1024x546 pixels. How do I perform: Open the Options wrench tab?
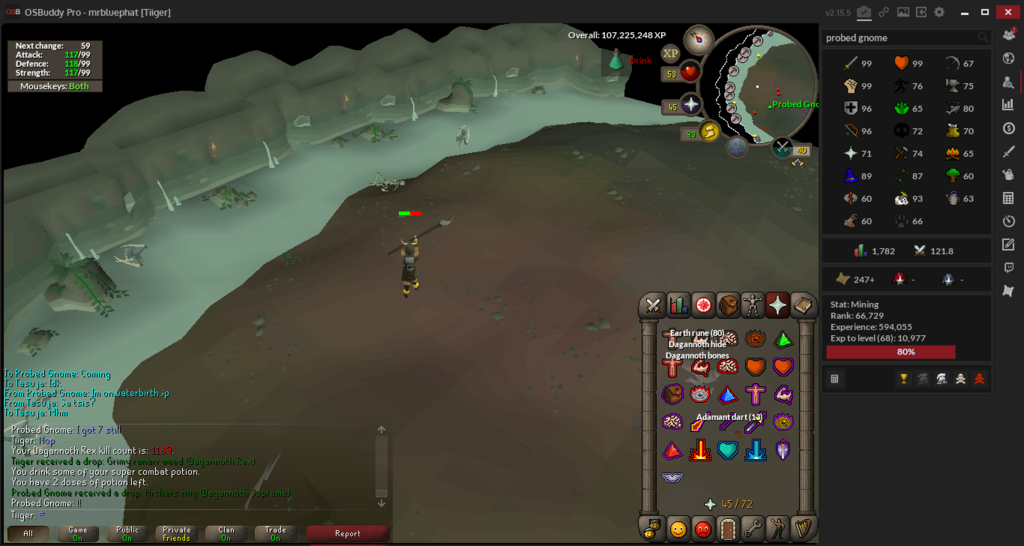click(753, 529)
